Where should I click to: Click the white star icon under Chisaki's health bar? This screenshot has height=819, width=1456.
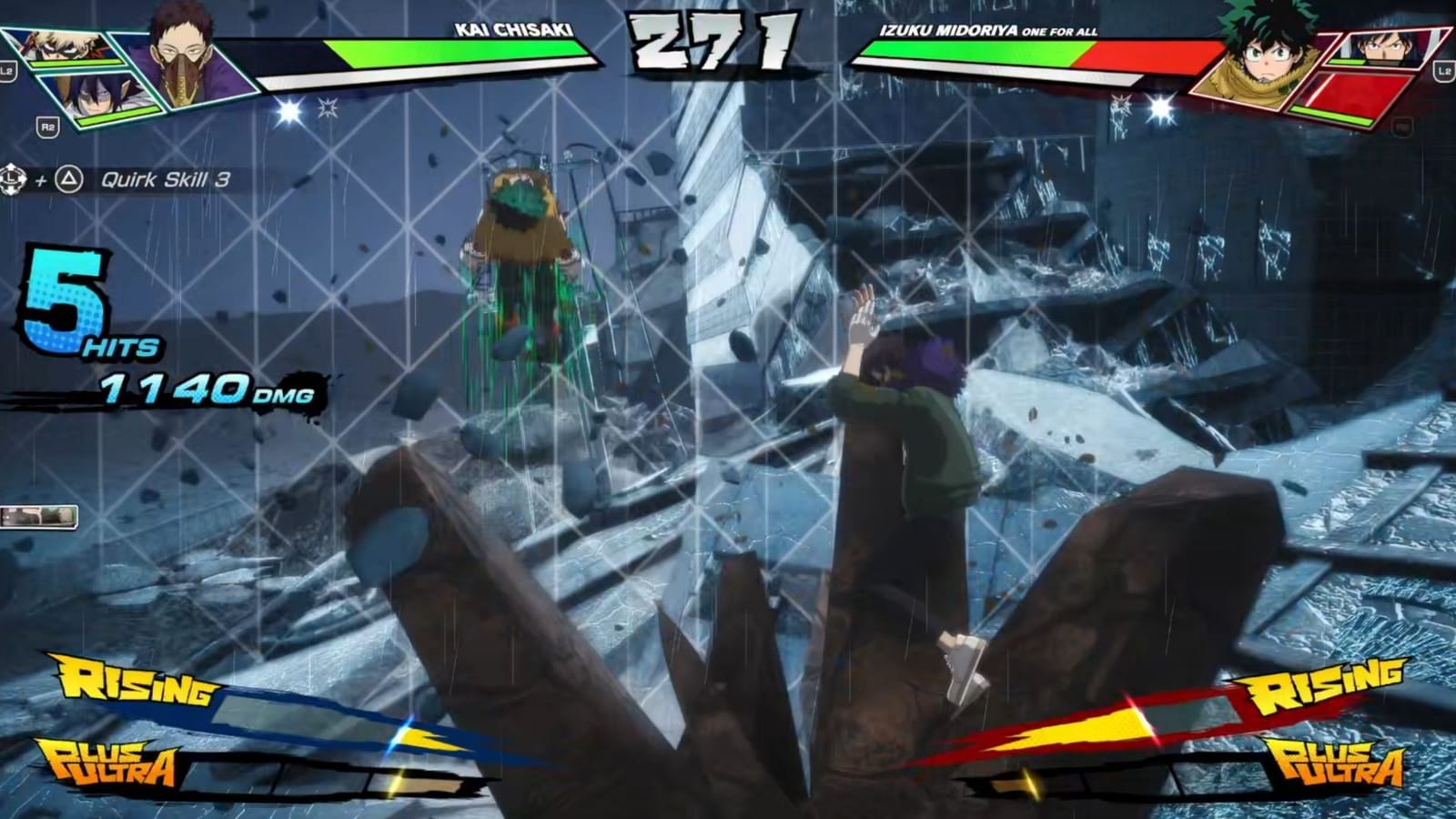click(287, 110)
